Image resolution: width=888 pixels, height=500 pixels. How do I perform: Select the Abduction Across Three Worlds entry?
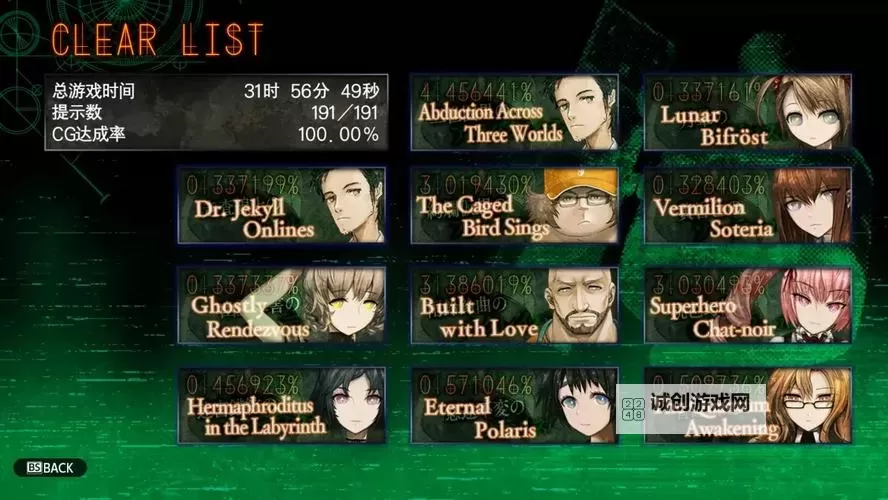[x=514, y=112]
